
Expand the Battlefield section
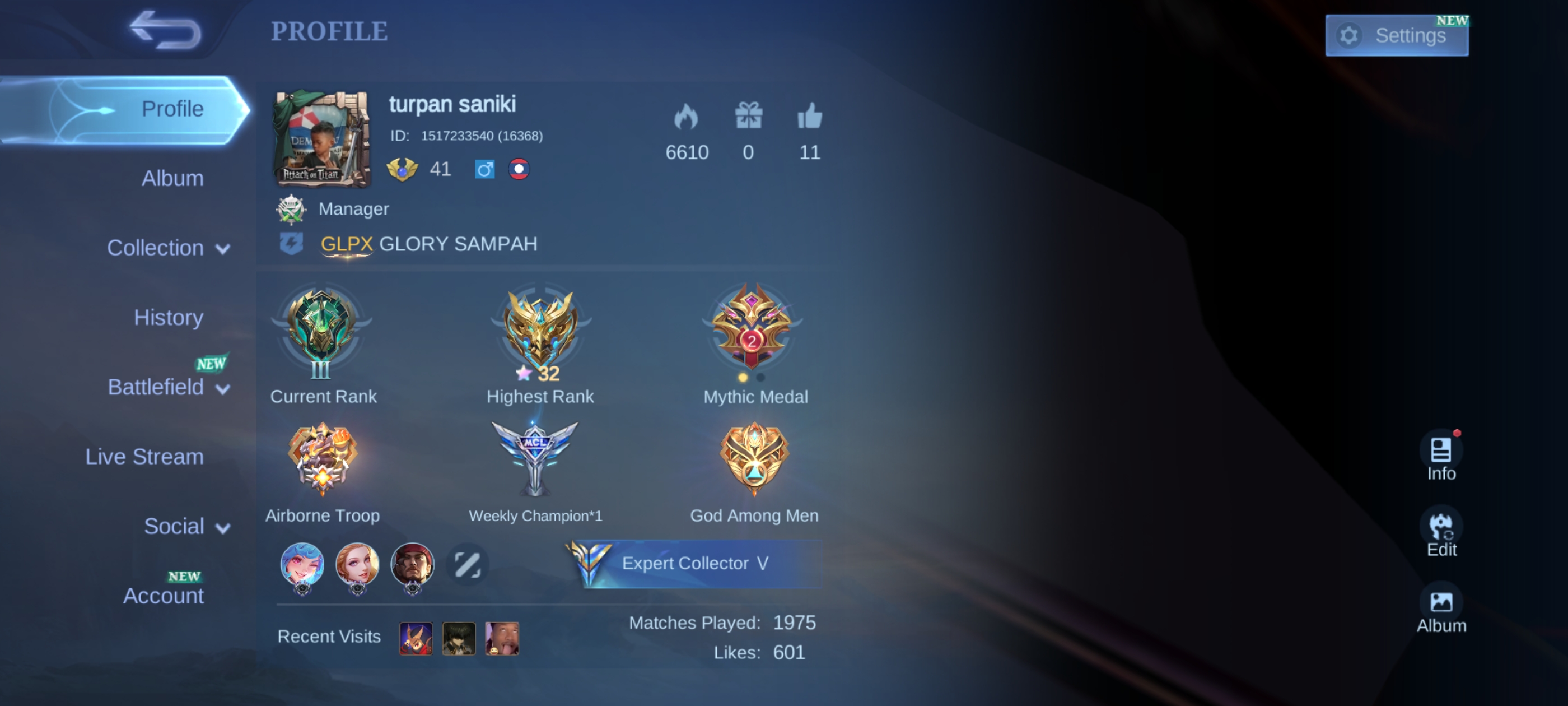[168, 387]
